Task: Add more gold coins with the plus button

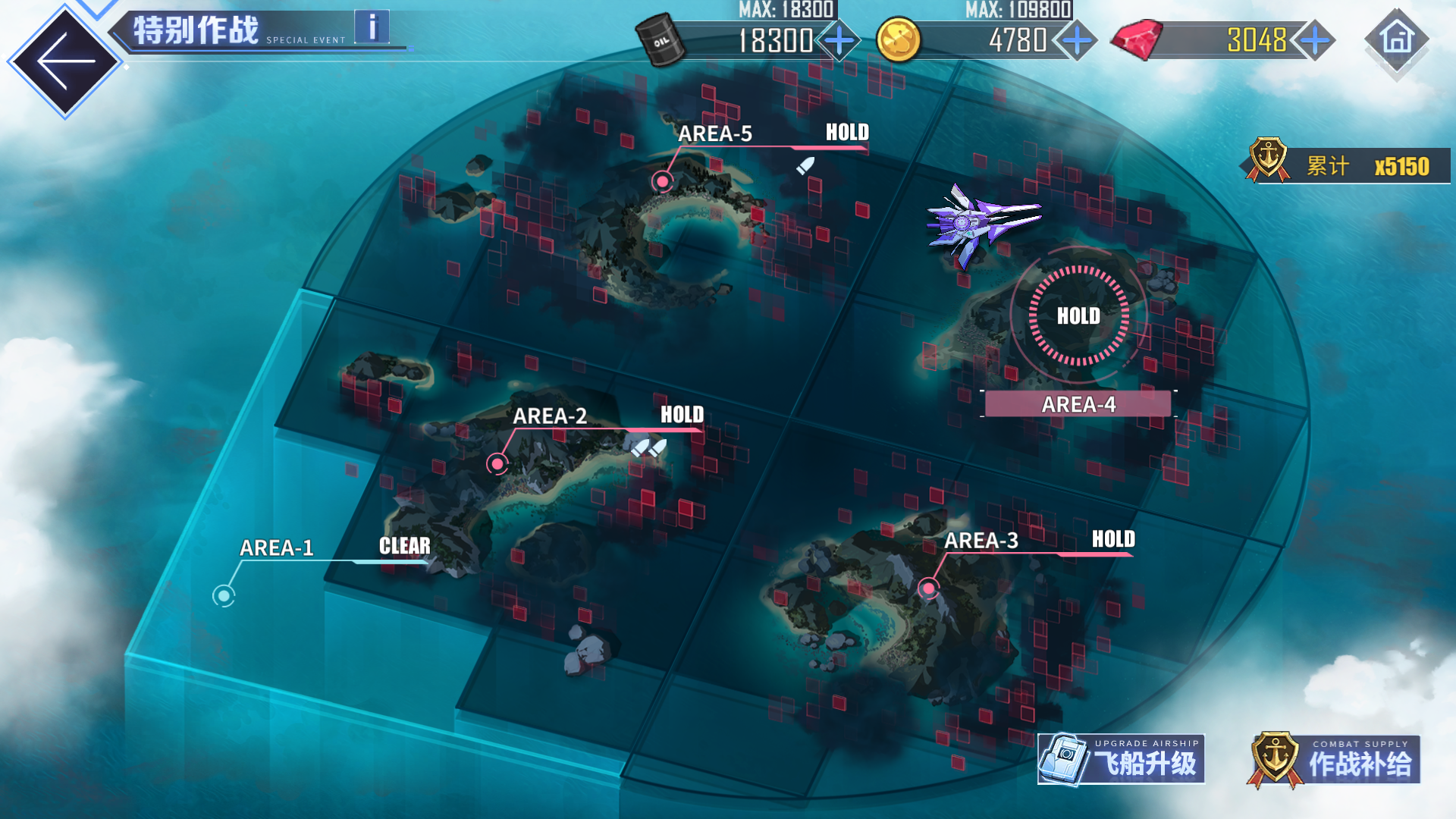Action: pyautogui.click(x=1077, y=39)
